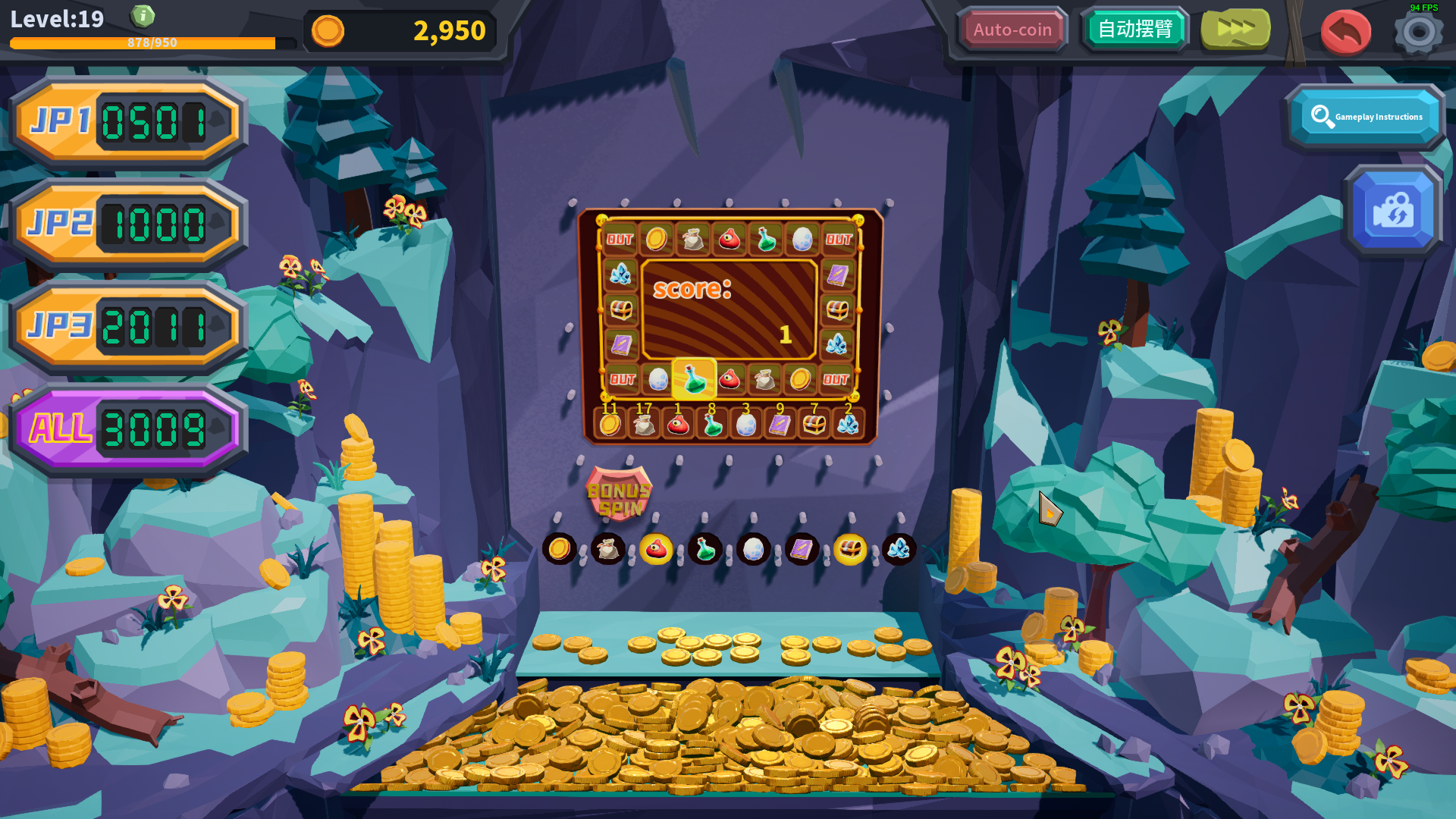Select the treasure chest symbol marker
1456x819 pixels.
pos(850,548)
